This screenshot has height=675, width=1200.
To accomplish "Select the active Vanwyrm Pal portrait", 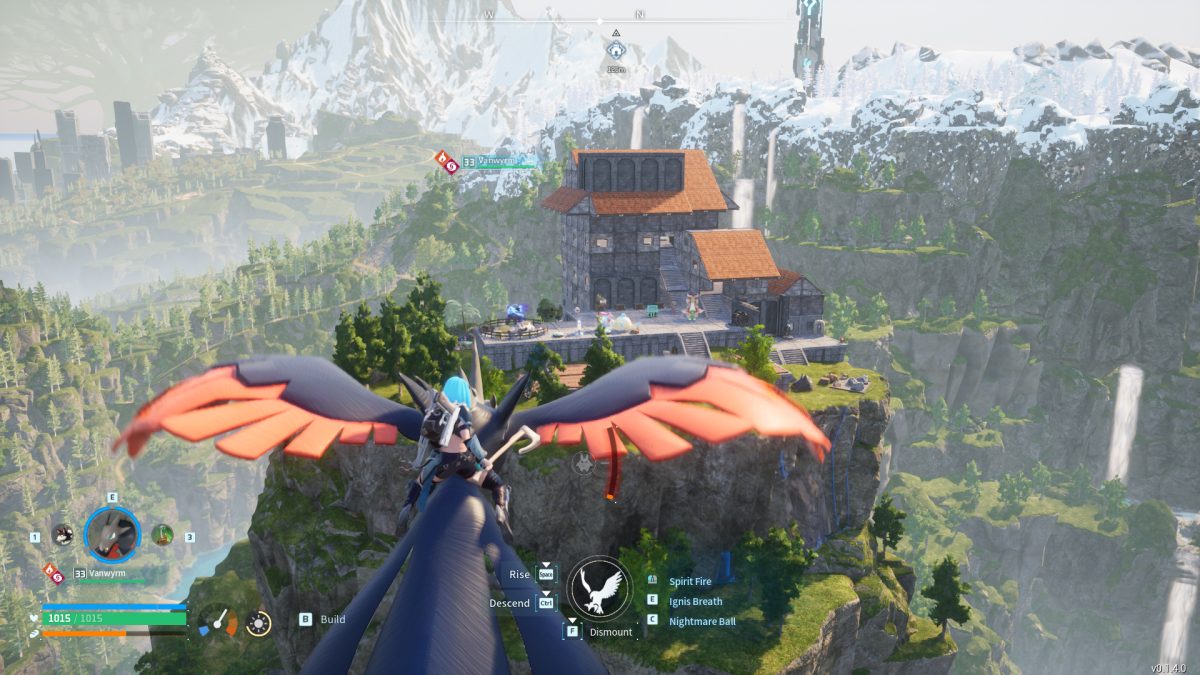I will click(x=112, y=534).
